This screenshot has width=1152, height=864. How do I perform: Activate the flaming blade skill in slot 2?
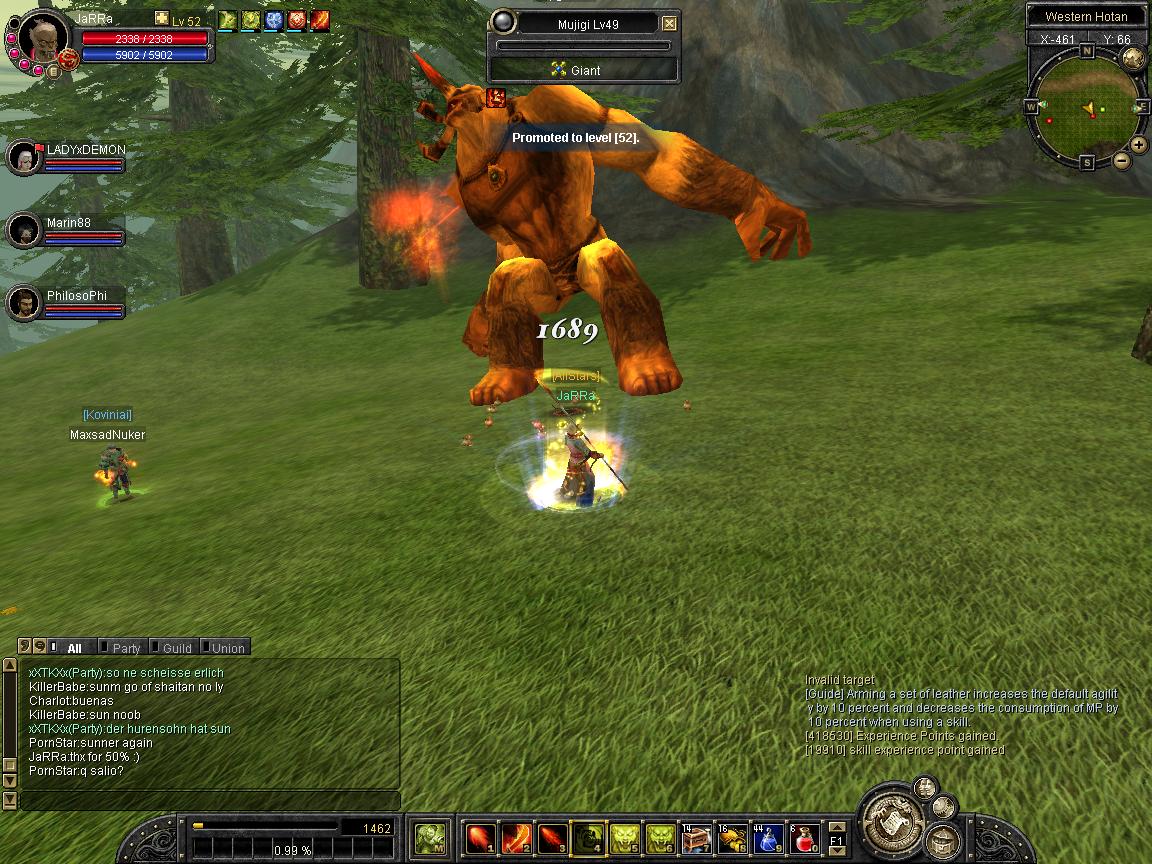(x=516, y=838)
